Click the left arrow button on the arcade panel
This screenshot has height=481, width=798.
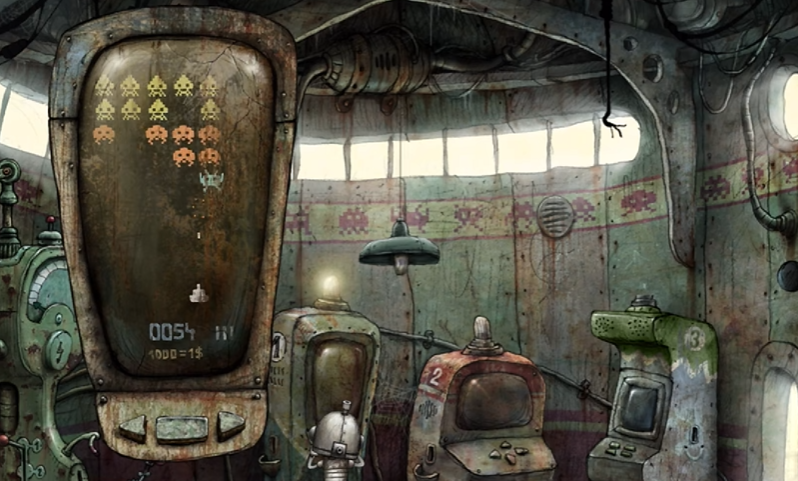pos(132,427)
